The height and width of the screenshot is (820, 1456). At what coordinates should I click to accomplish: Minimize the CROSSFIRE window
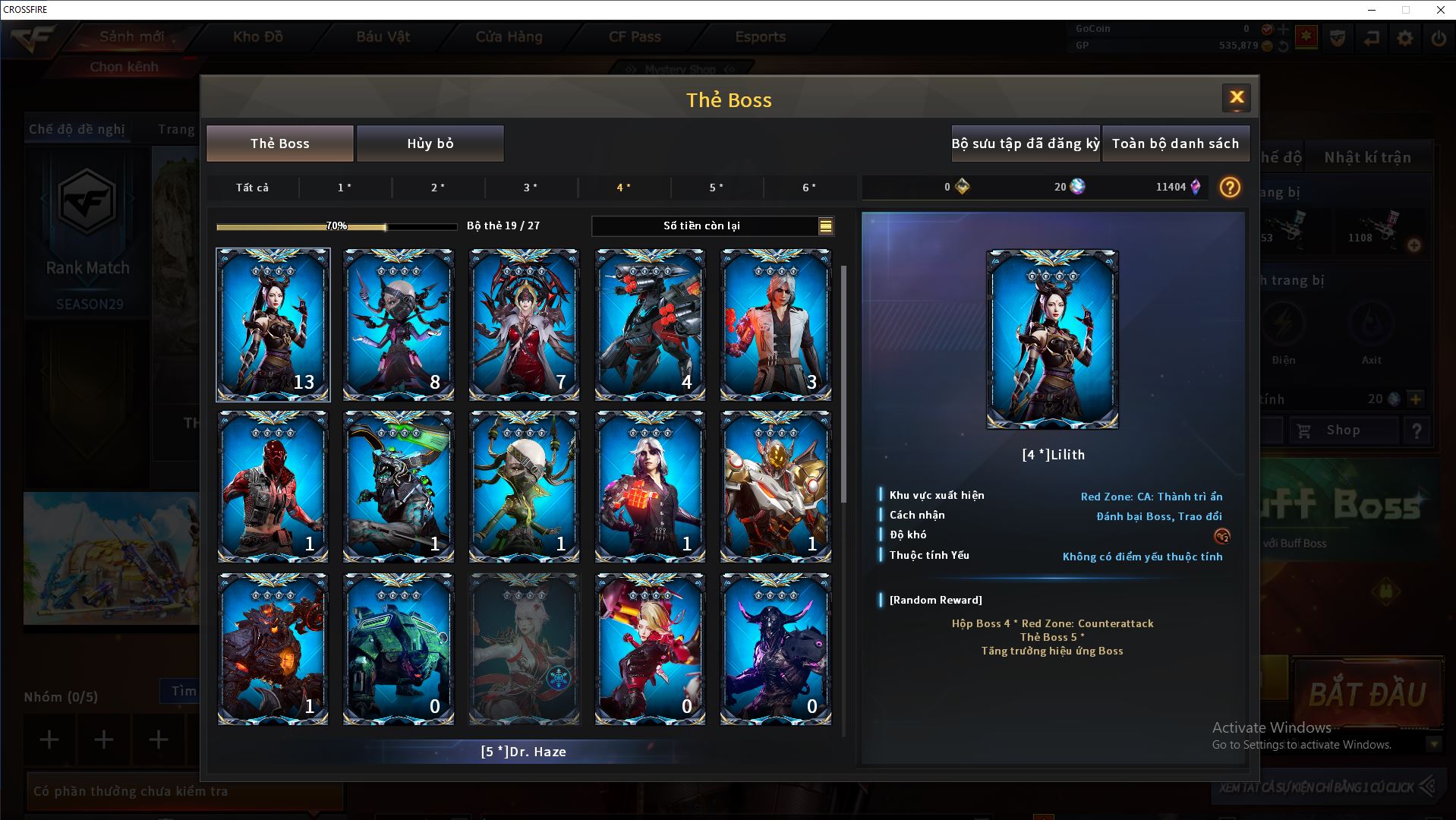tap(1372, 10)
